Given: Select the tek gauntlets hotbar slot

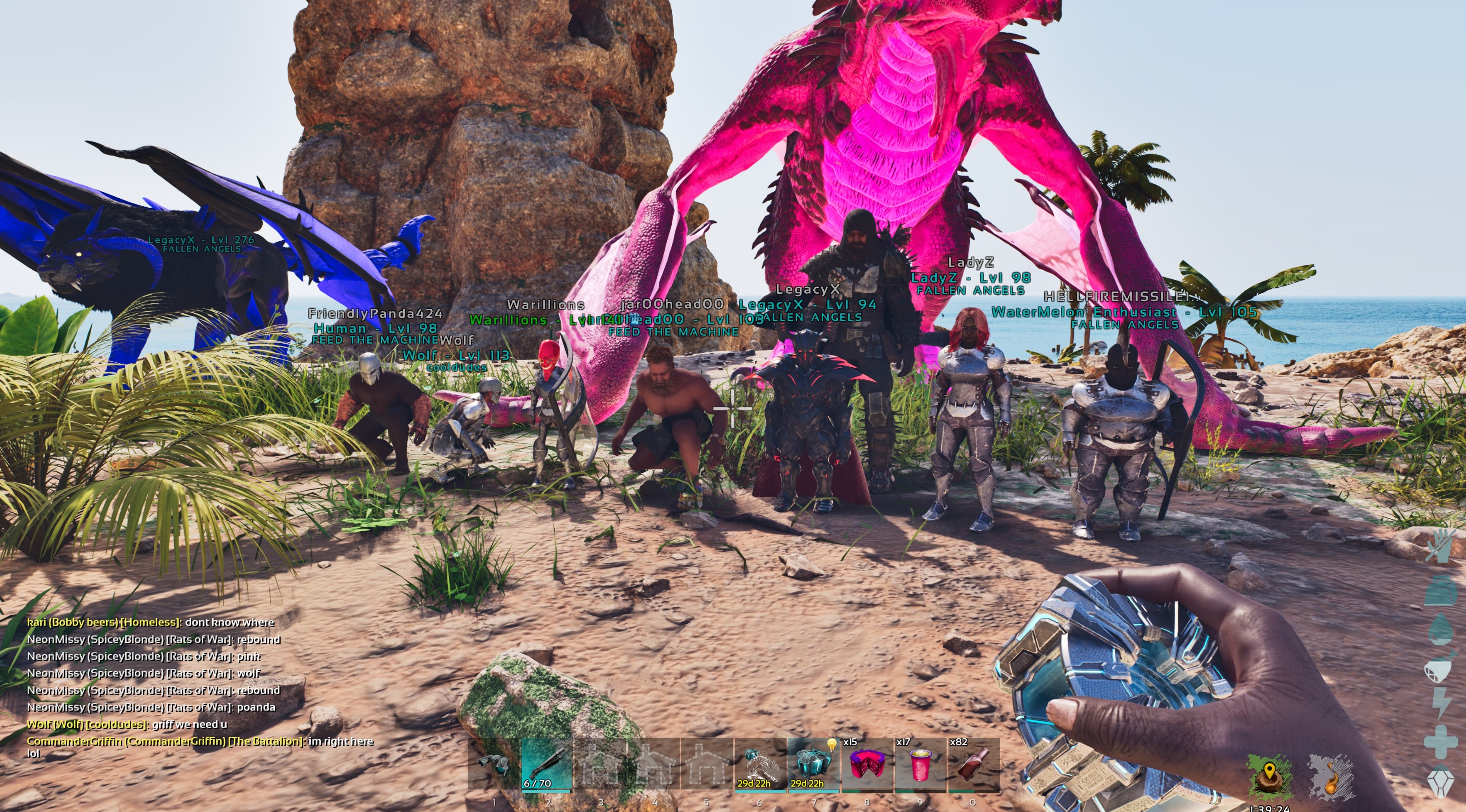Looking at the screenshot, I should tap(494, 764).
